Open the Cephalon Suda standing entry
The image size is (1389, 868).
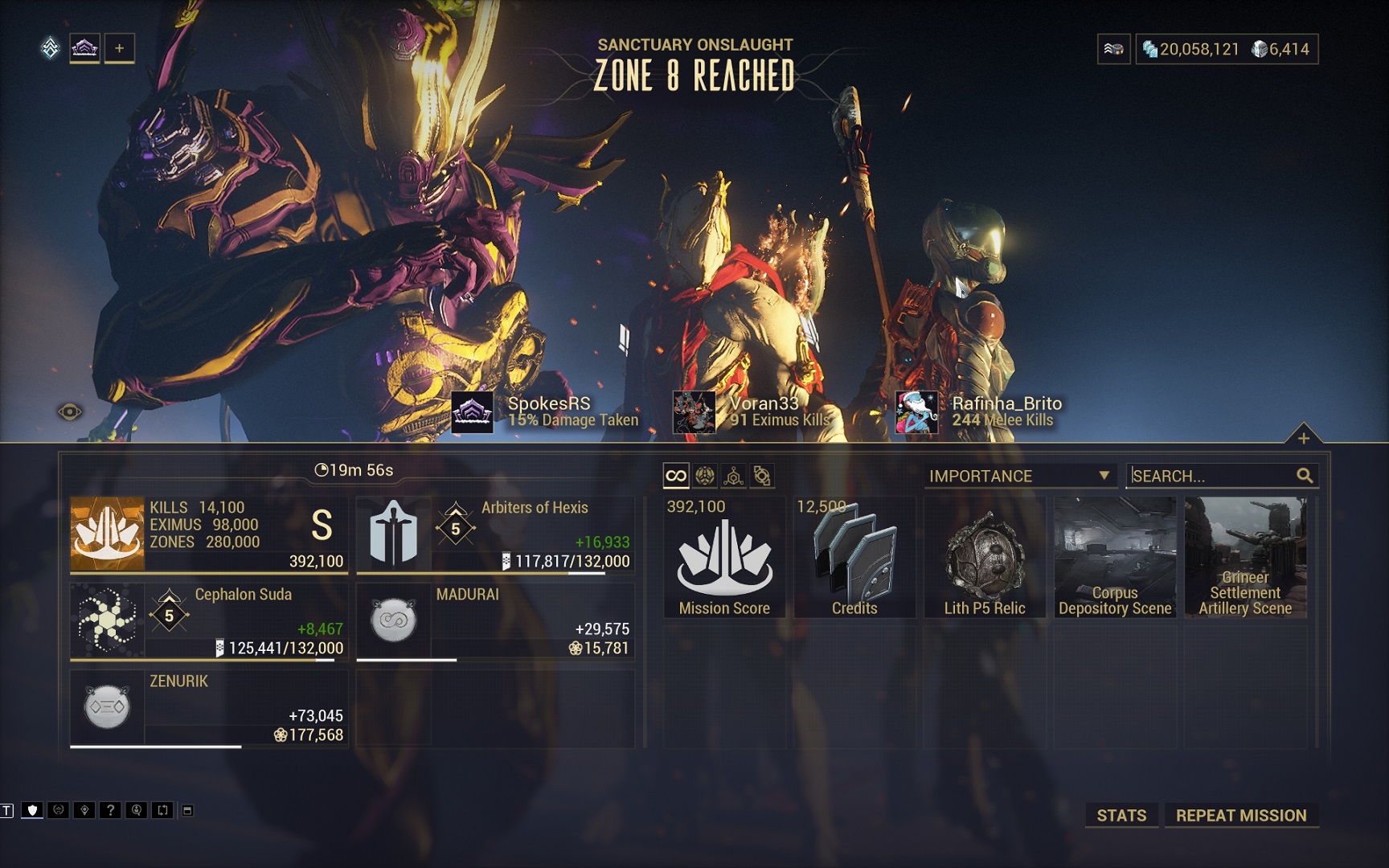(209, 620)
